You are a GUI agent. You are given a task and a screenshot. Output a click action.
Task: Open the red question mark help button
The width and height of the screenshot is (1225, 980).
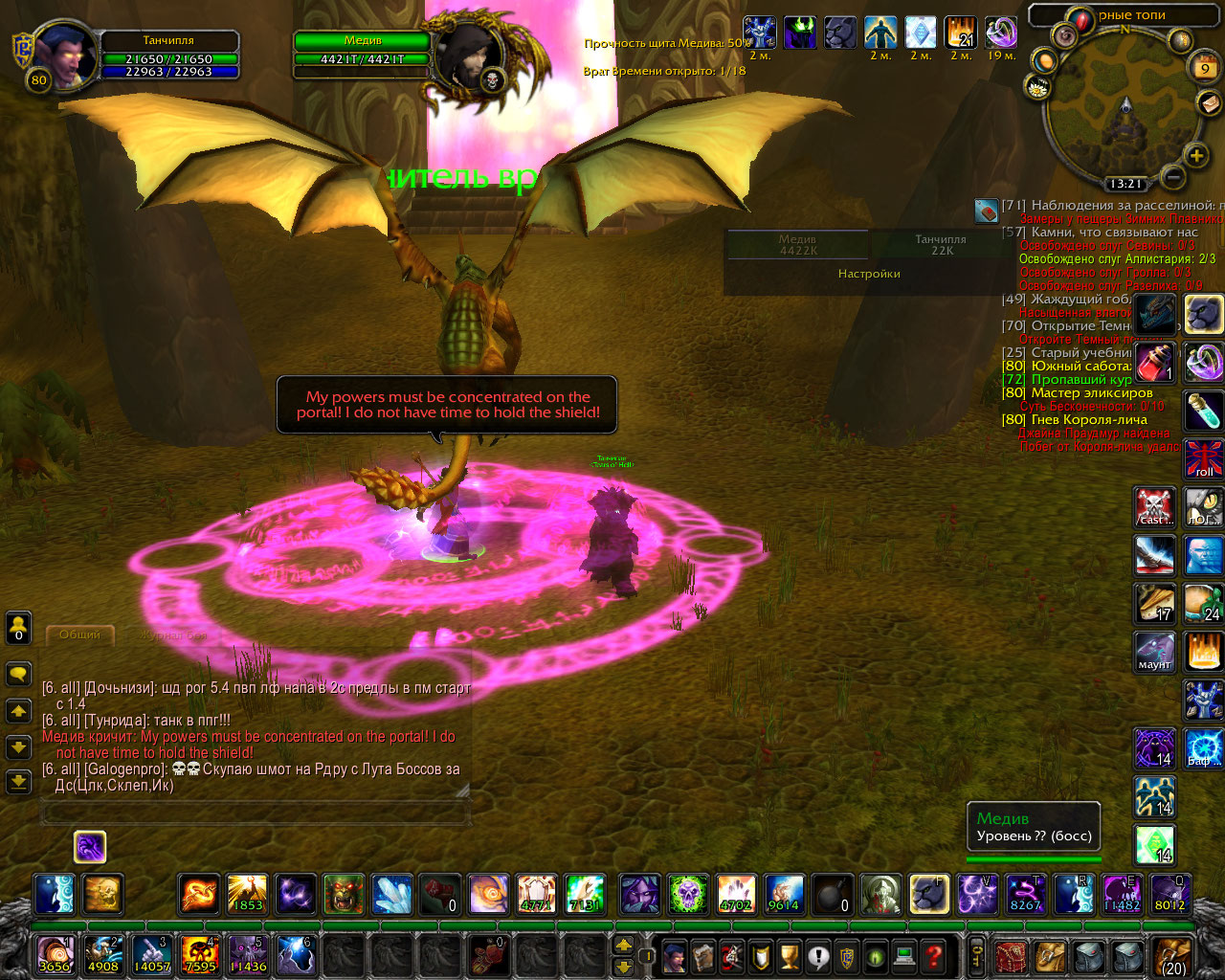pyautogui.click(x=934, y=955)
